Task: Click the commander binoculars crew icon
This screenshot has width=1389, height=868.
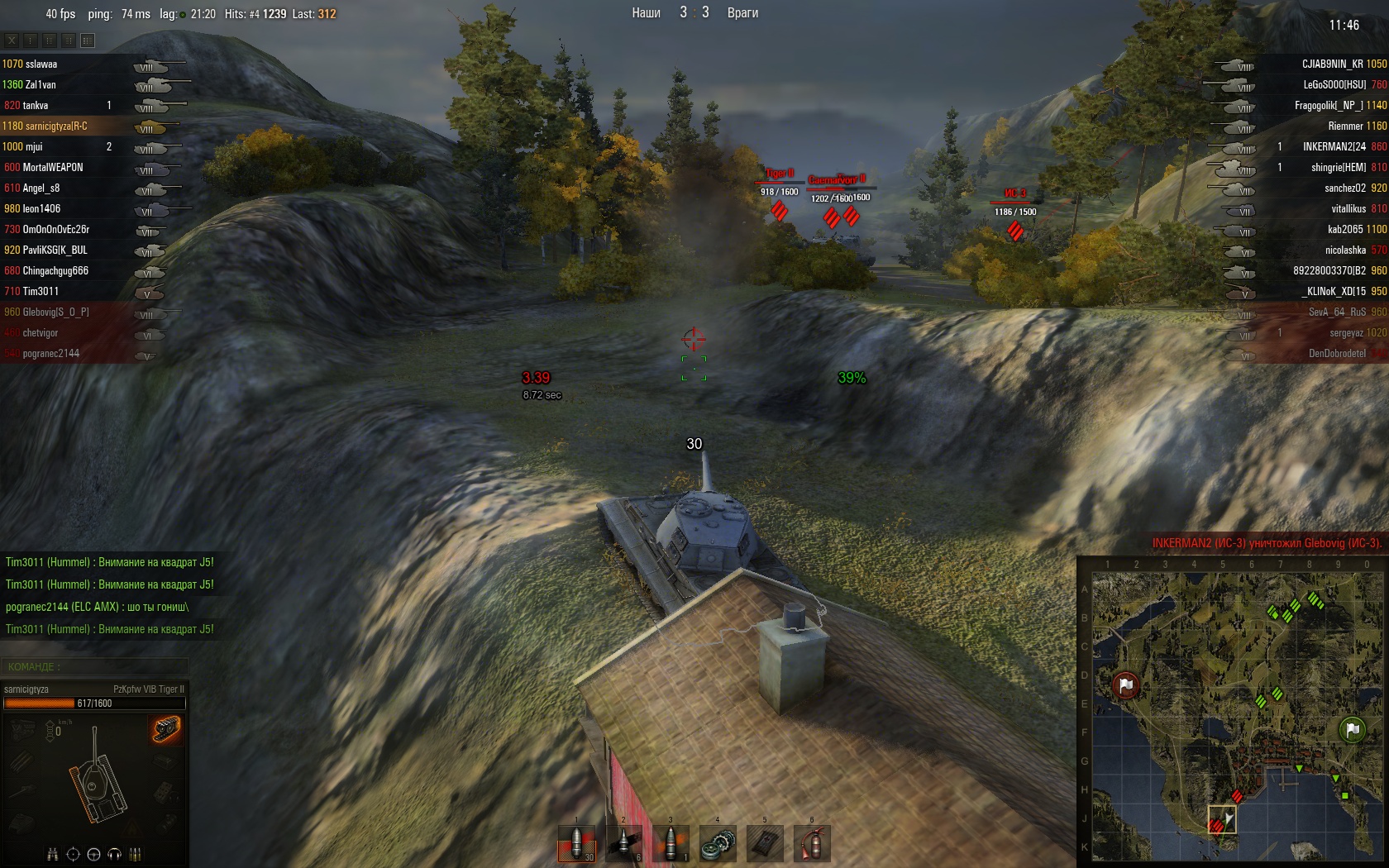Action: [x=53, y=855]
